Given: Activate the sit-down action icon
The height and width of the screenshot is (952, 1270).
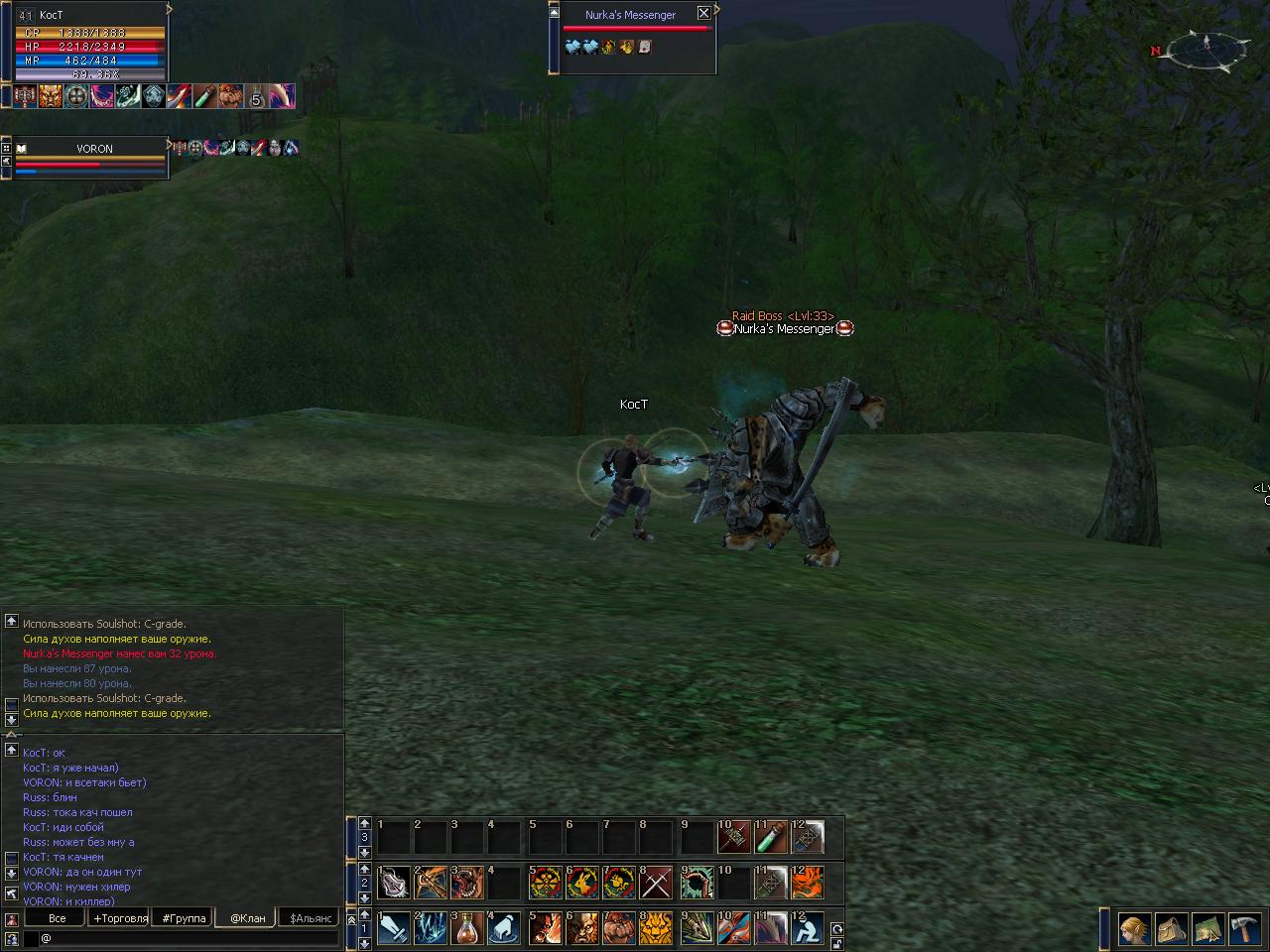Looking at the screenshot, I should tap(807, 929).
